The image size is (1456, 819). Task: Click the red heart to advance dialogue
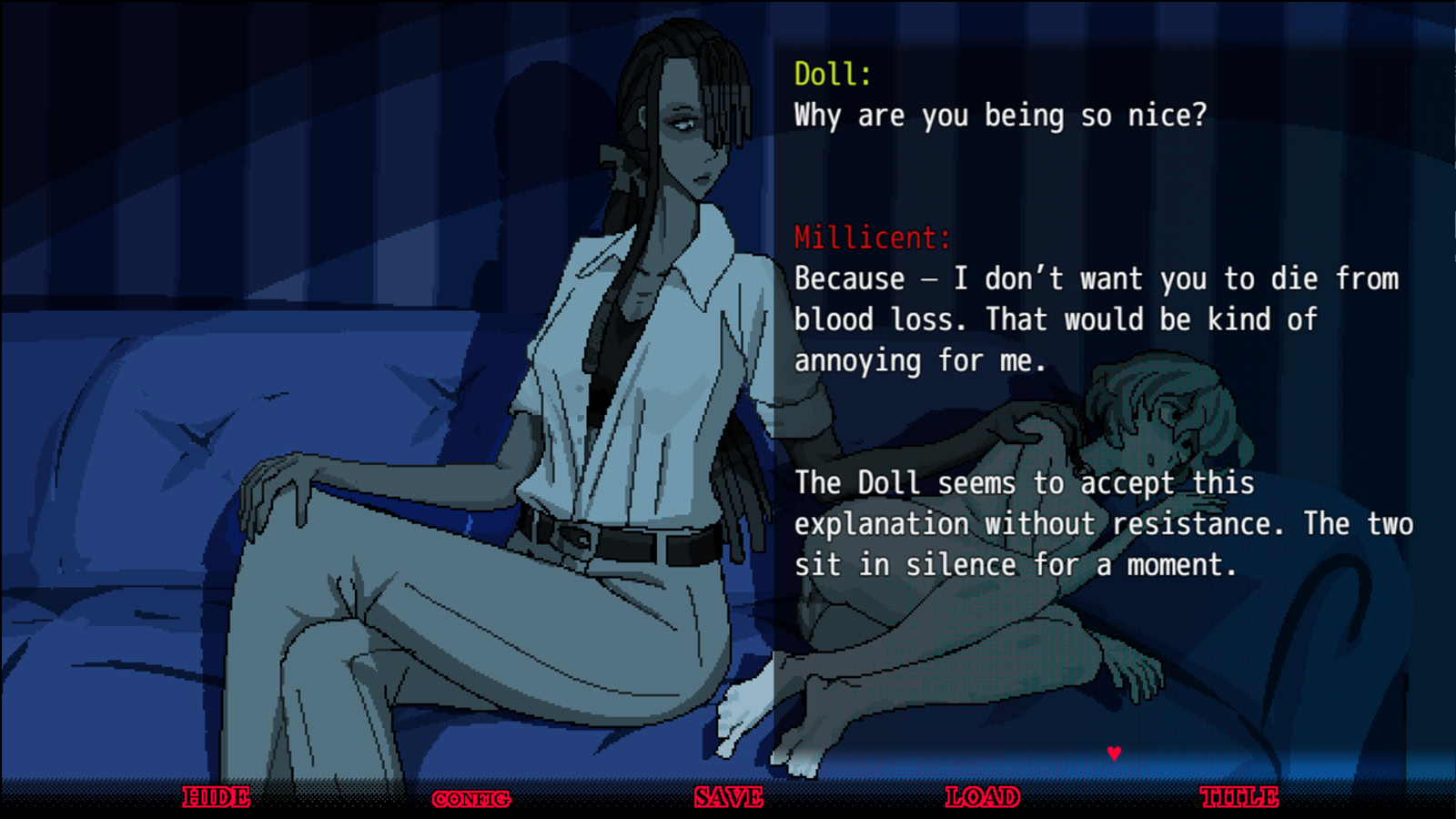click(1114, 753)
